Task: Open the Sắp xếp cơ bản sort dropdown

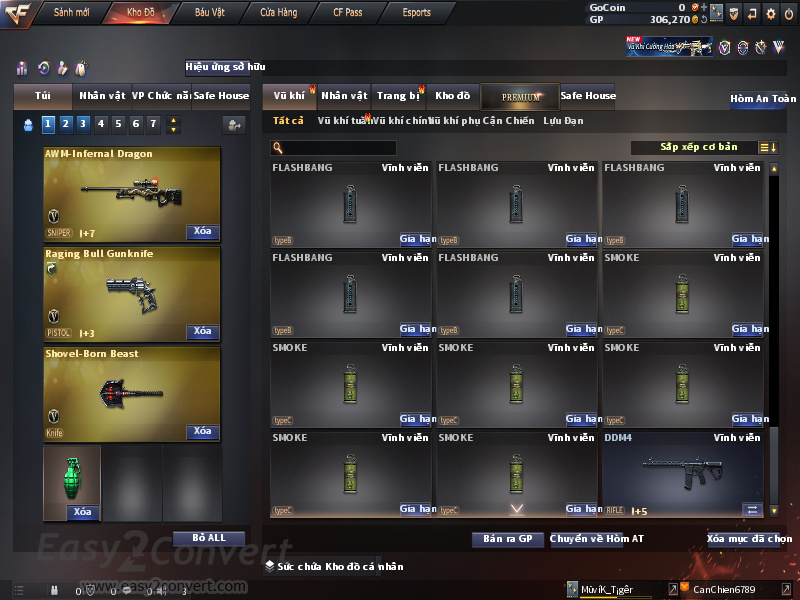Action: 697,147
